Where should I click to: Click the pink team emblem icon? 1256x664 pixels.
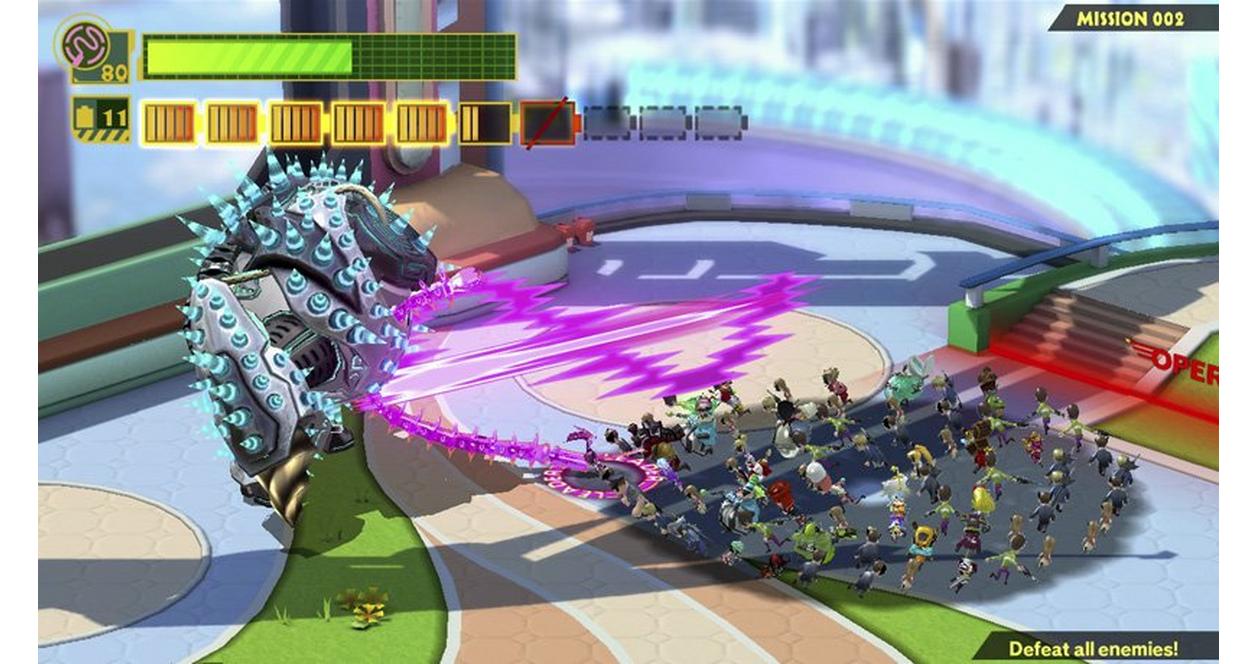[x=85, y=44]
